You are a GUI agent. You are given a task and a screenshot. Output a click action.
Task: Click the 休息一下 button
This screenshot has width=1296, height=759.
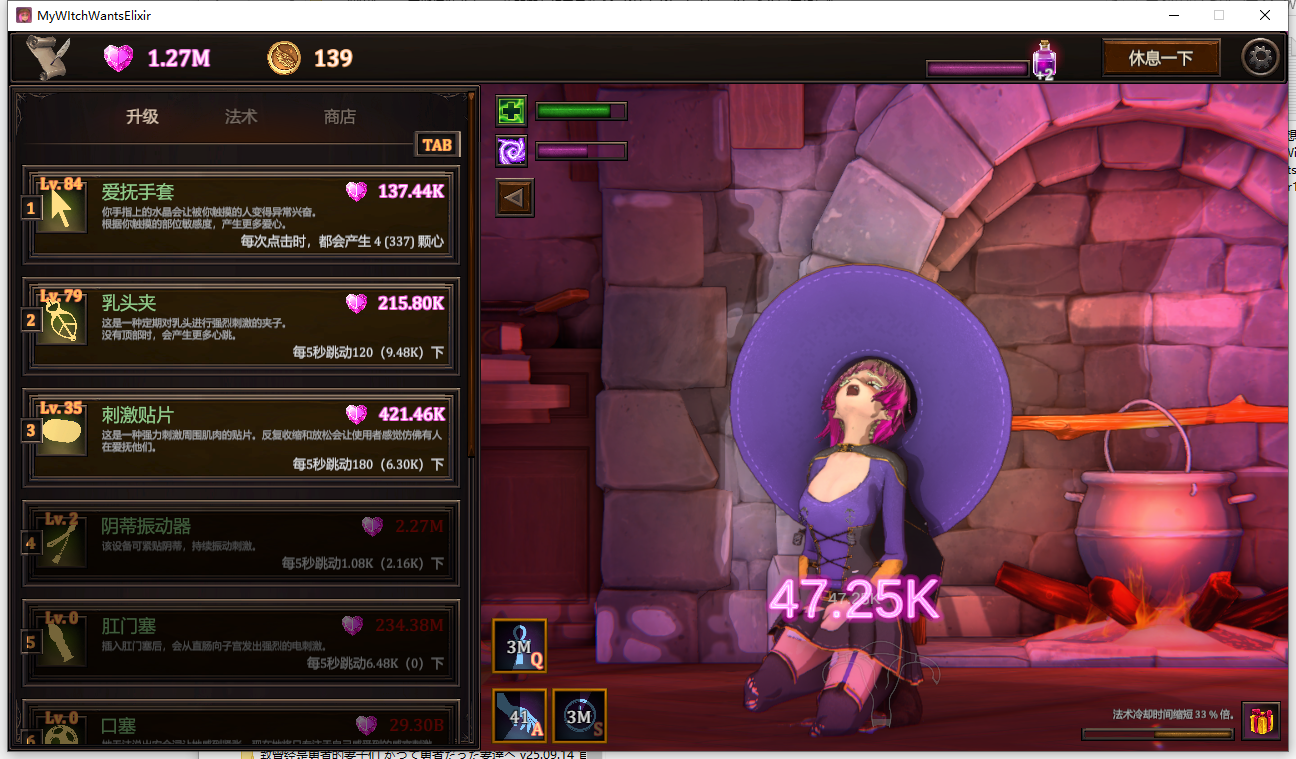point(1161,58)
